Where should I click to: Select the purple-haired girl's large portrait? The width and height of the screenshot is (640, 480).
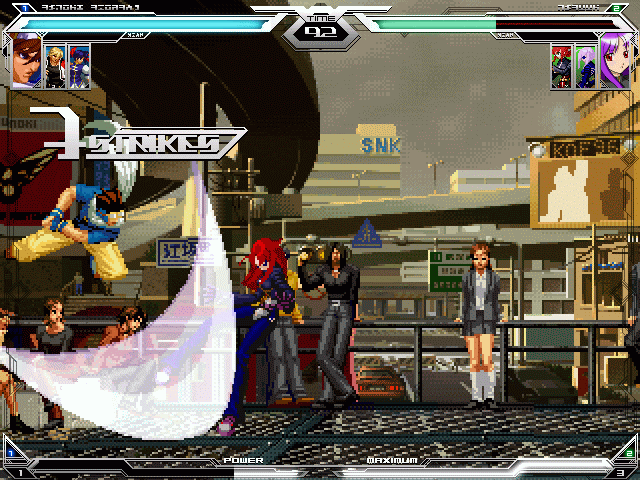coord(612,59)
